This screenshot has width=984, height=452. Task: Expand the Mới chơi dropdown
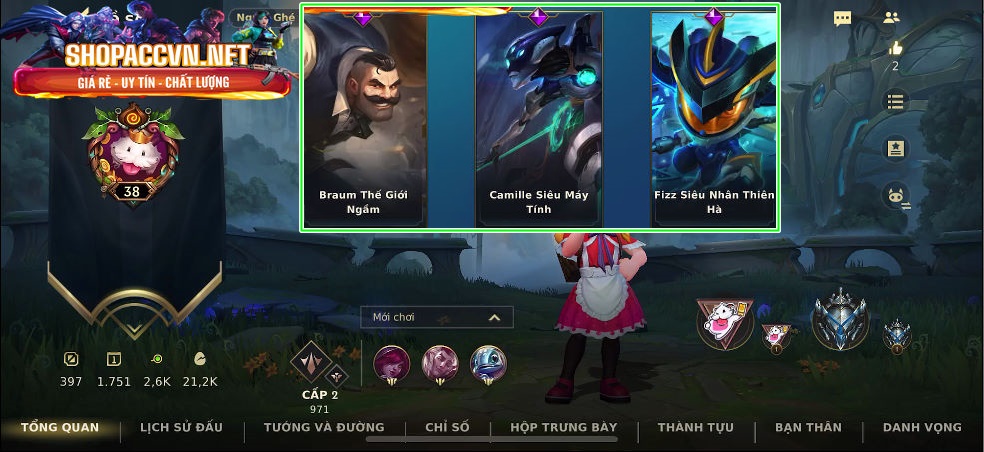tap(437, 317)
